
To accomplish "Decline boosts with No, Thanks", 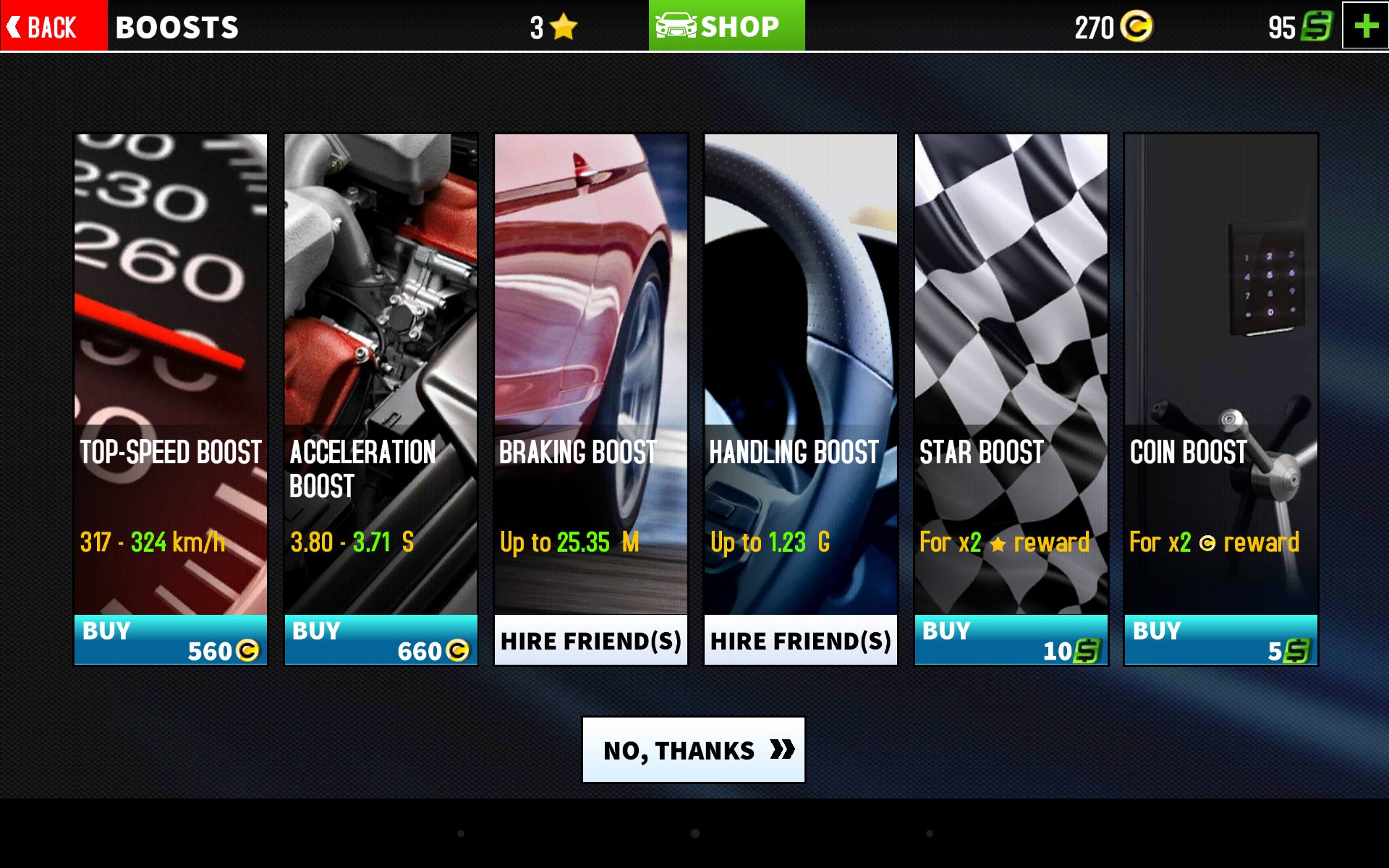I will (694, 750).
